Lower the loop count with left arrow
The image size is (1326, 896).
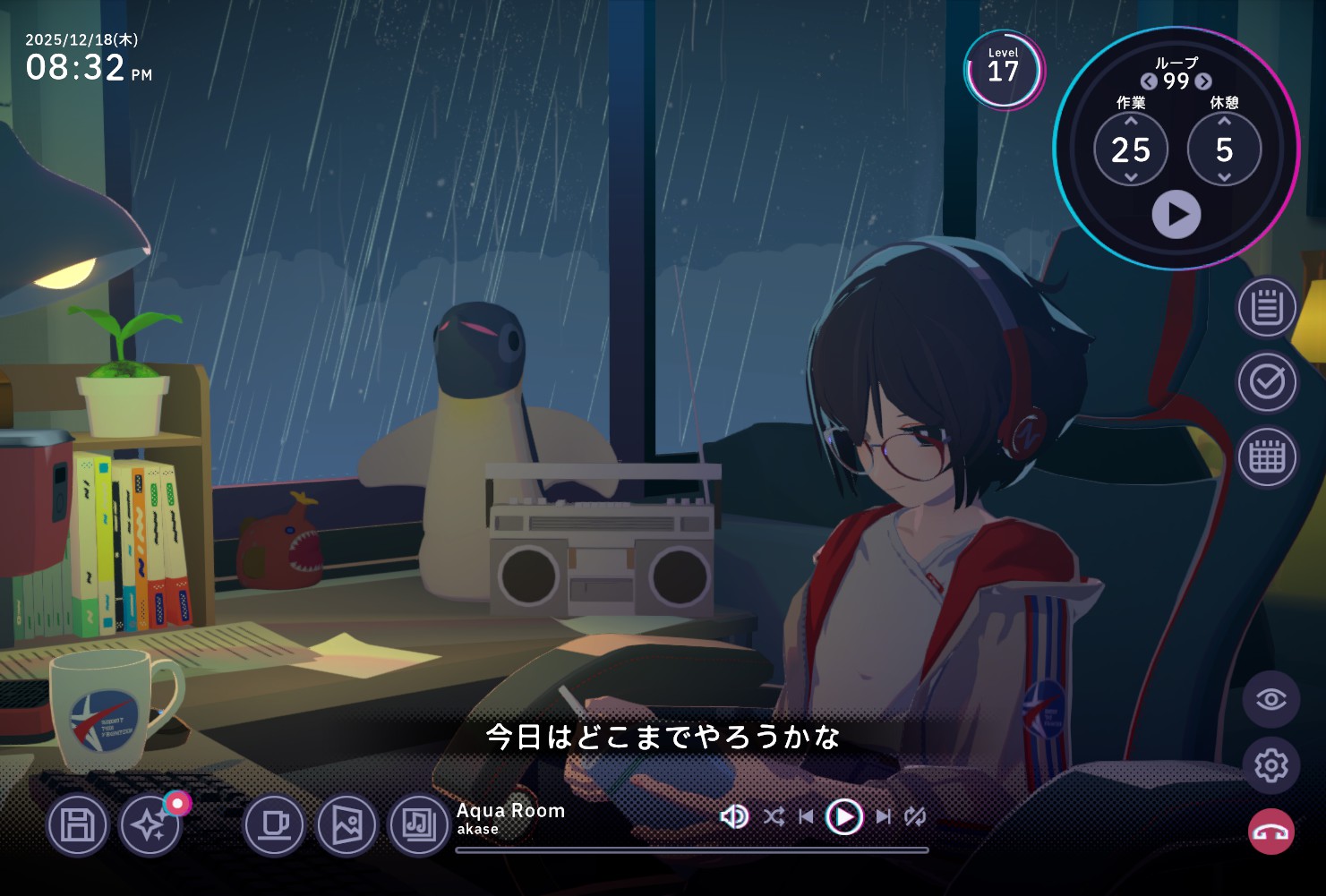click(1149, 81)
